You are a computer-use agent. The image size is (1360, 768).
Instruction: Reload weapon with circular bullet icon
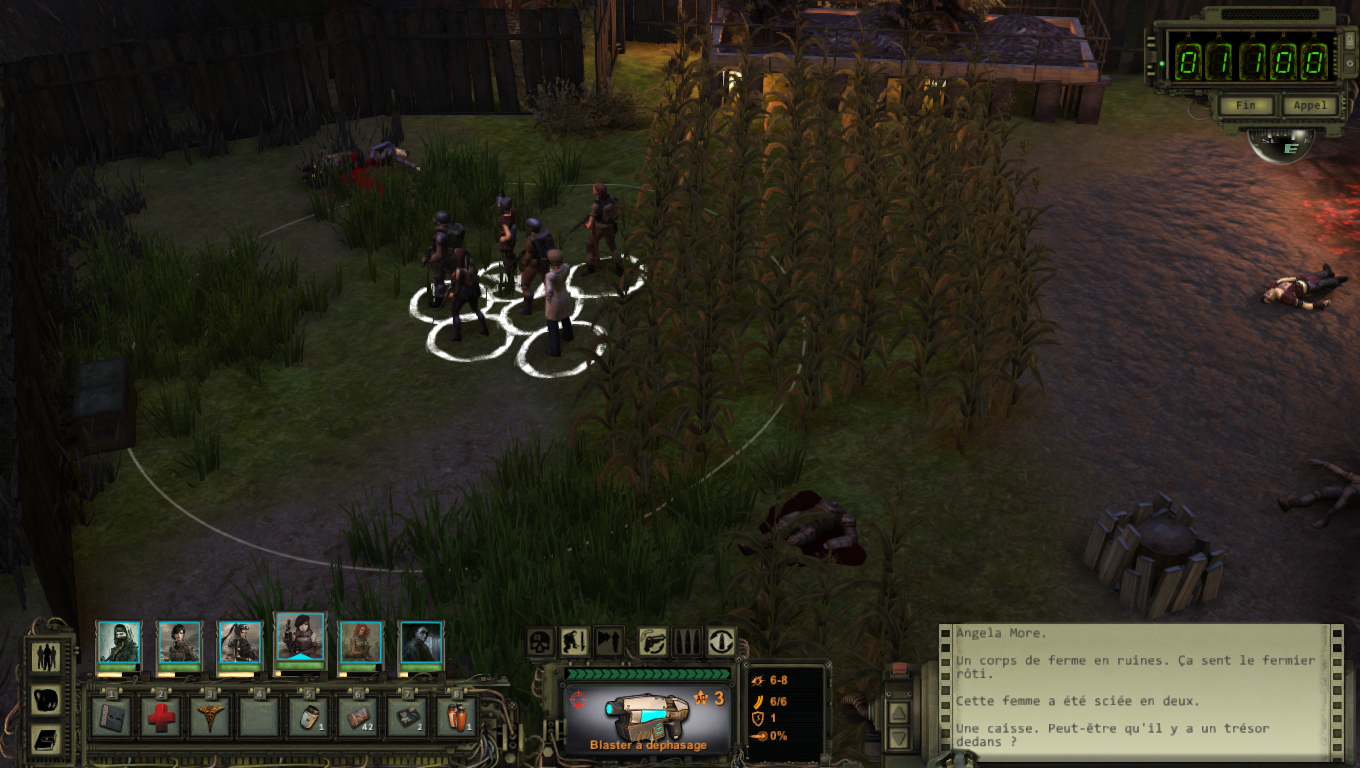[x=721, y=641]
